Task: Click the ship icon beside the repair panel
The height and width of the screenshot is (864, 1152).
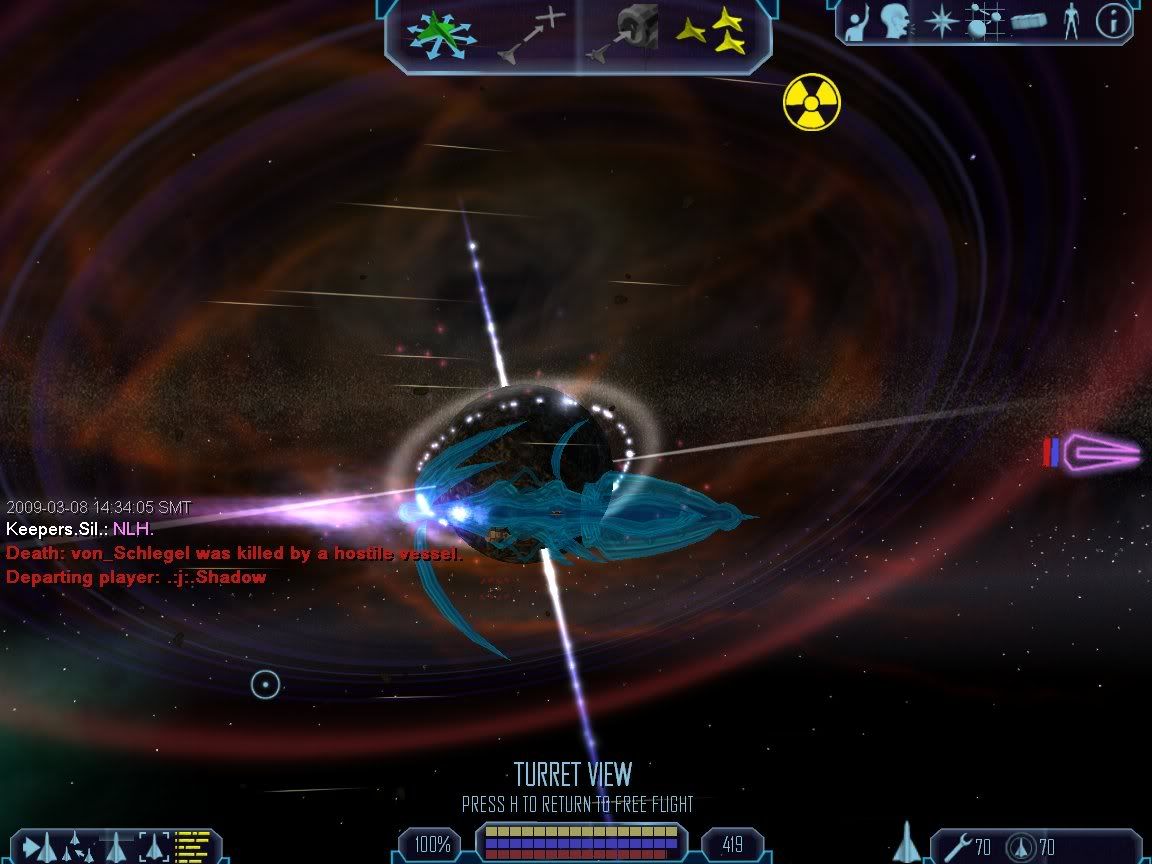Action: pos(907,843)
